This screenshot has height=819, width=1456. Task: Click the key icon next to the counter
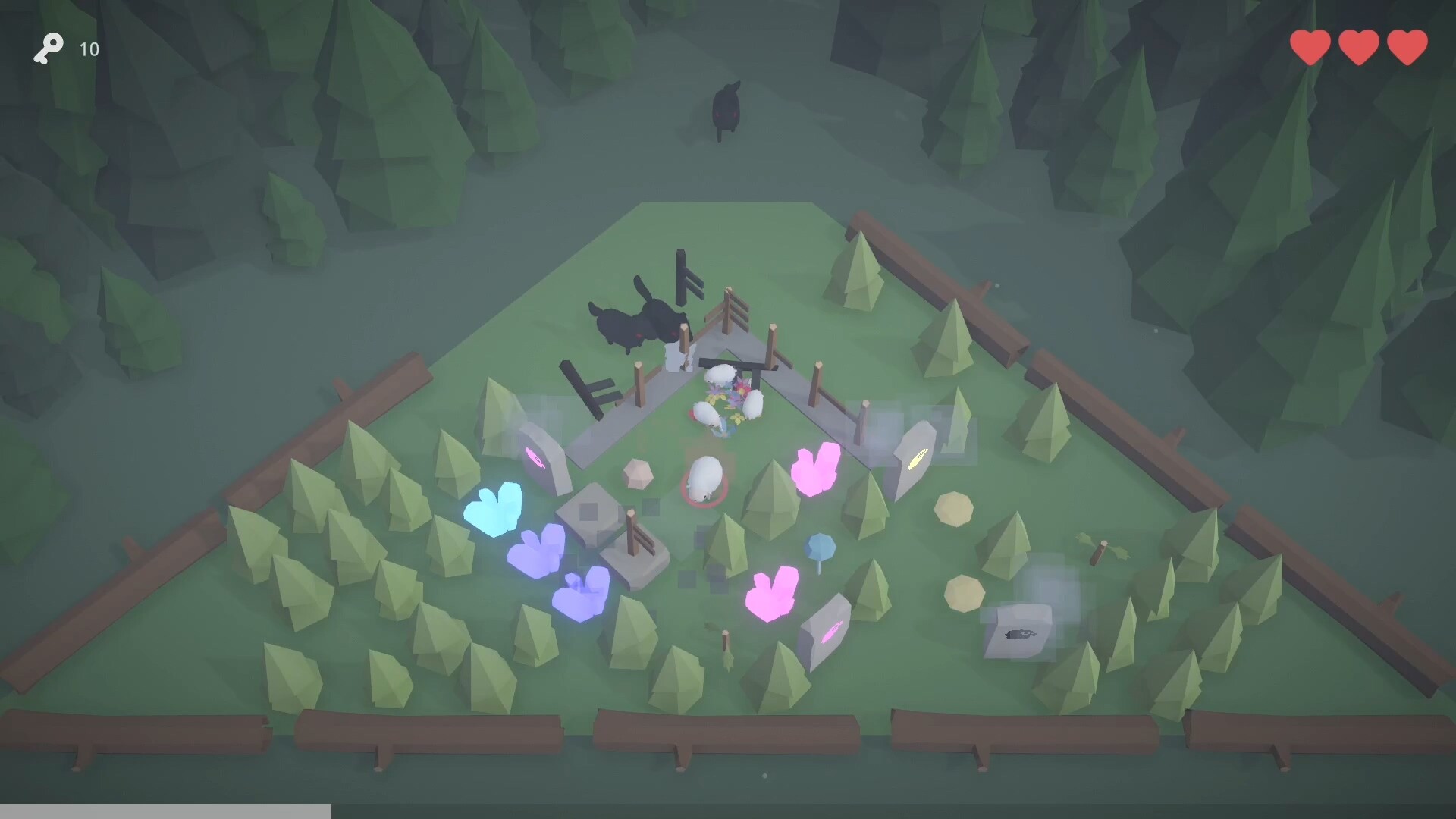[49, 49]
